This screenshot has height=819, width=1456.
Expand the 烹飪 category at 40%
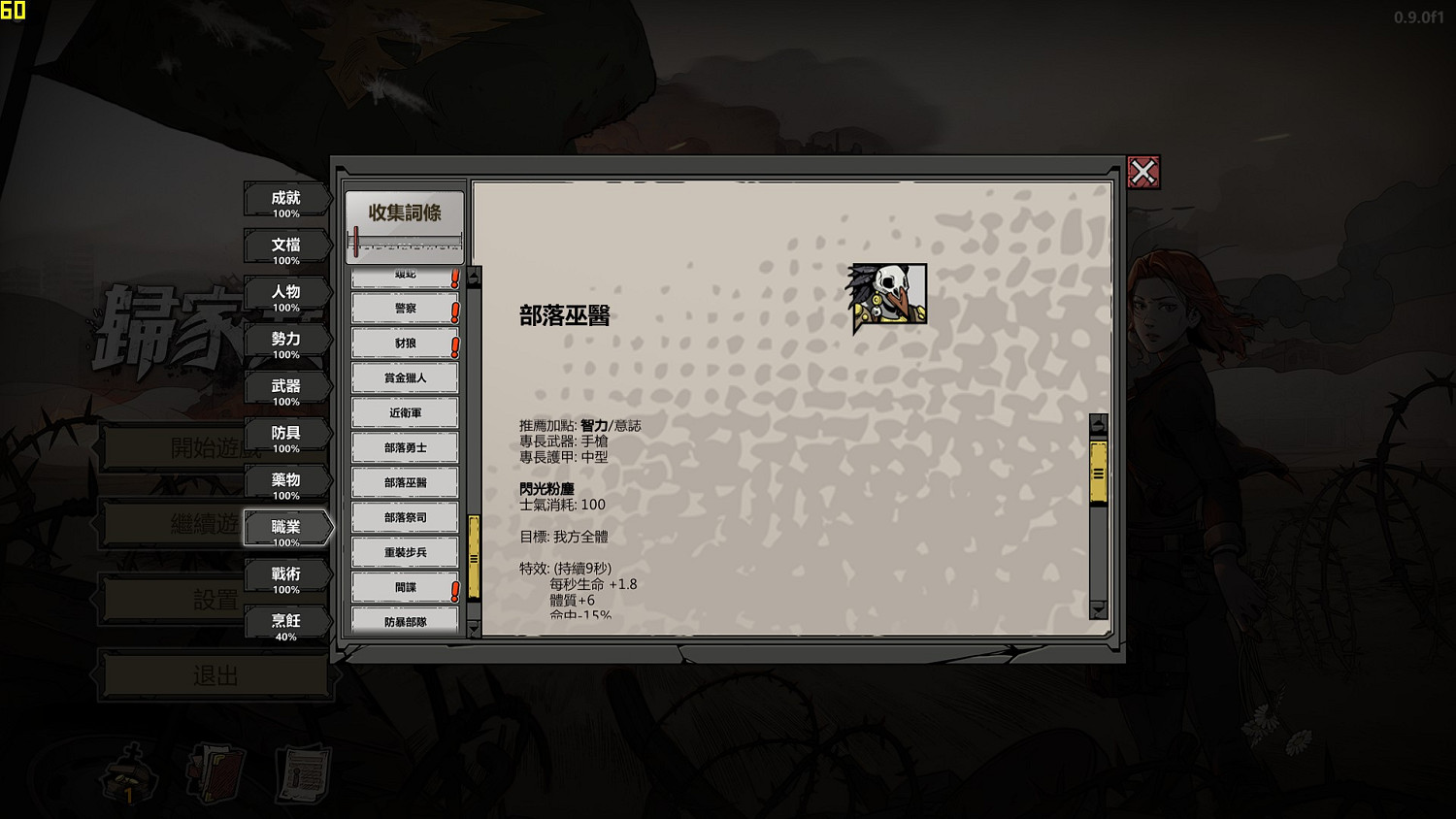click(x=286, y=621)
